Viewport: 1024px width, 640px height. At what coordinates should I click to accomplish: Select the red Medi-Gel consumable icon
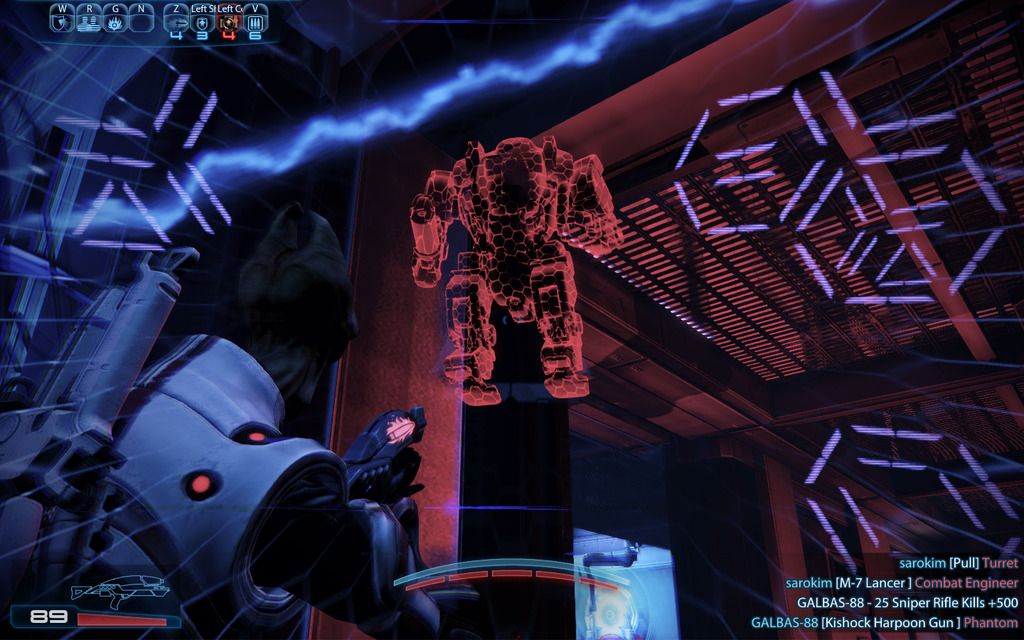229,20
